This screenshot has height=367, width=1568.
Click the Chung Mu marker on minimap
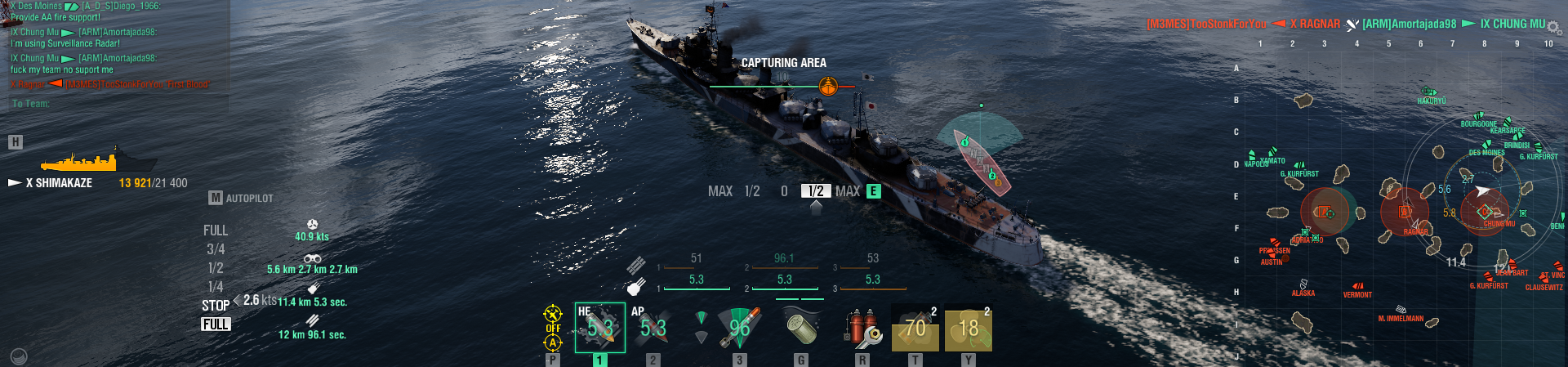[1486, 213]
